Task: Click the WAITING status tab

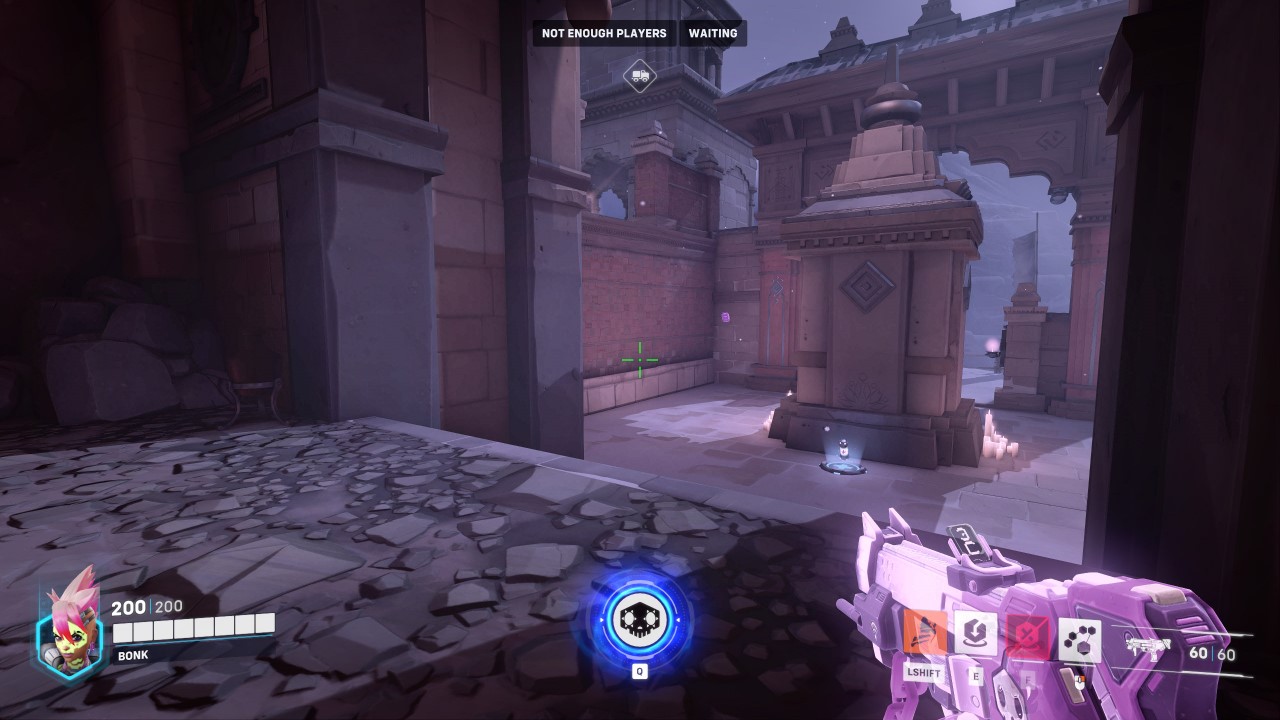Action: click(713, 33)
